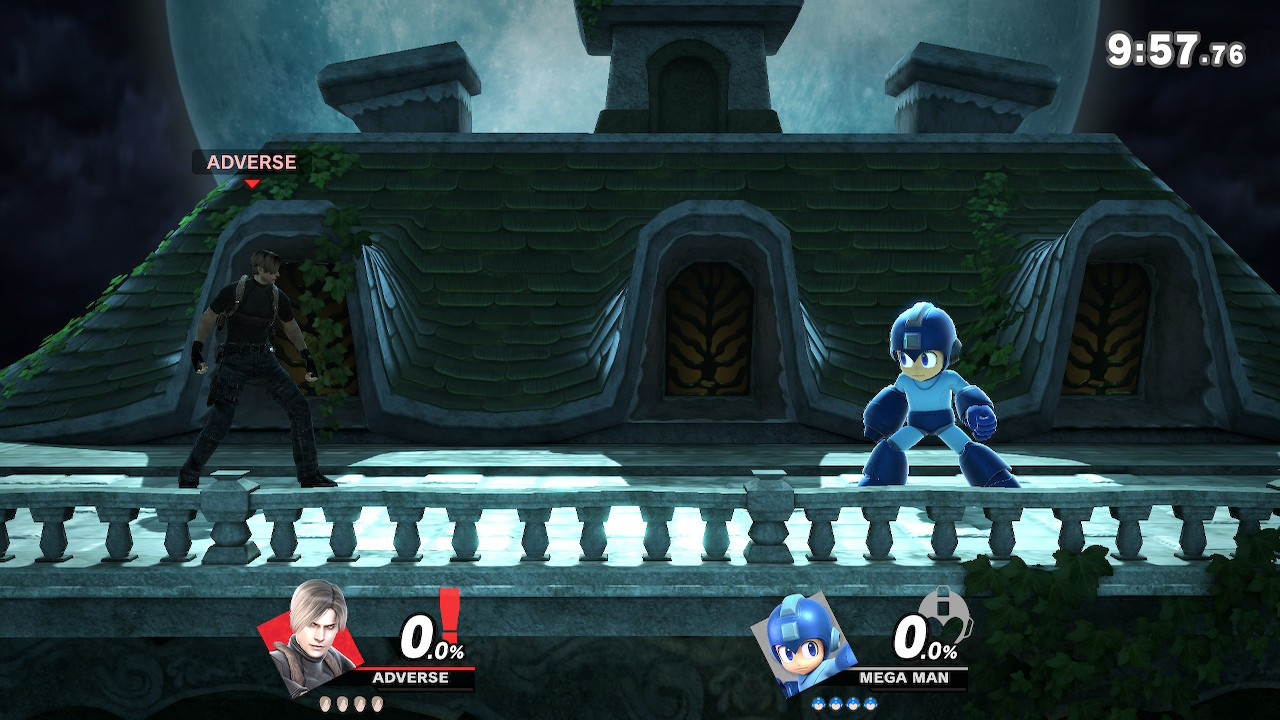Click the first stock pip under ADVERSE
Image resolution: width=1280 pixels, height=720 pixels.
tap(325, 704)
